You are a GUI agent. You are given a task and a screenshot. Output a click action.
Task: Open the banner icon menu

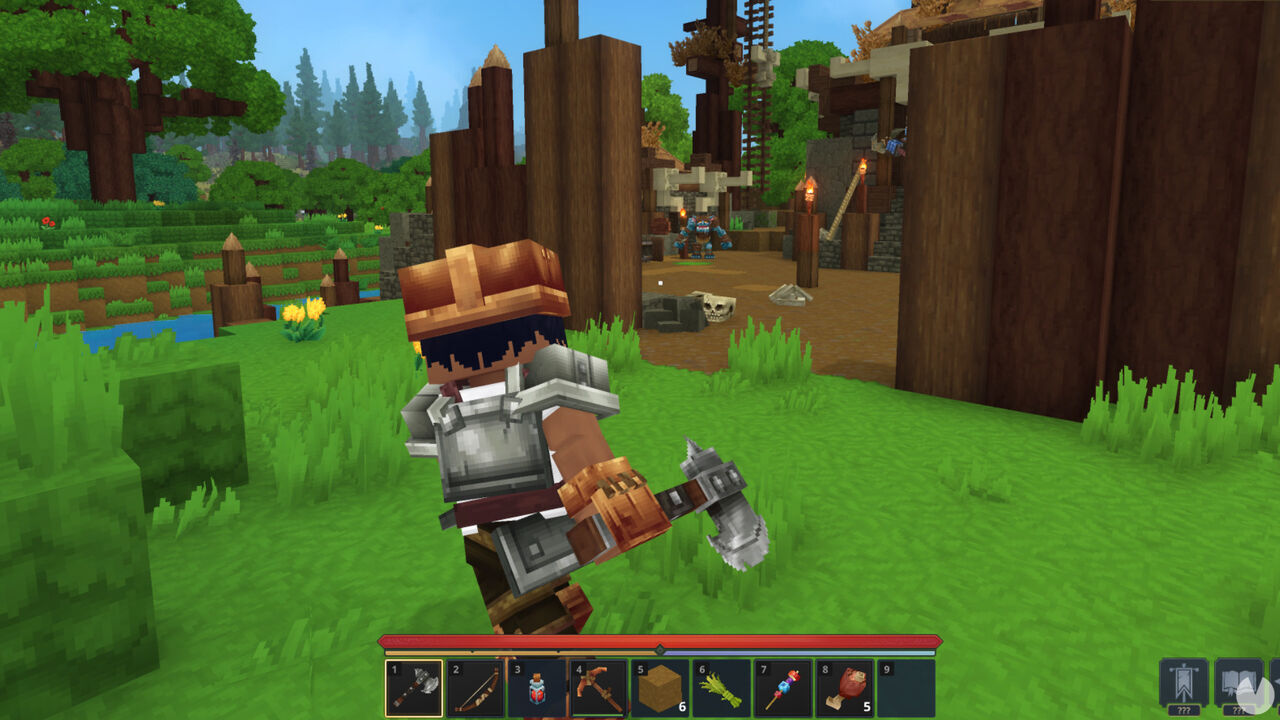(x=1183, y=683)
